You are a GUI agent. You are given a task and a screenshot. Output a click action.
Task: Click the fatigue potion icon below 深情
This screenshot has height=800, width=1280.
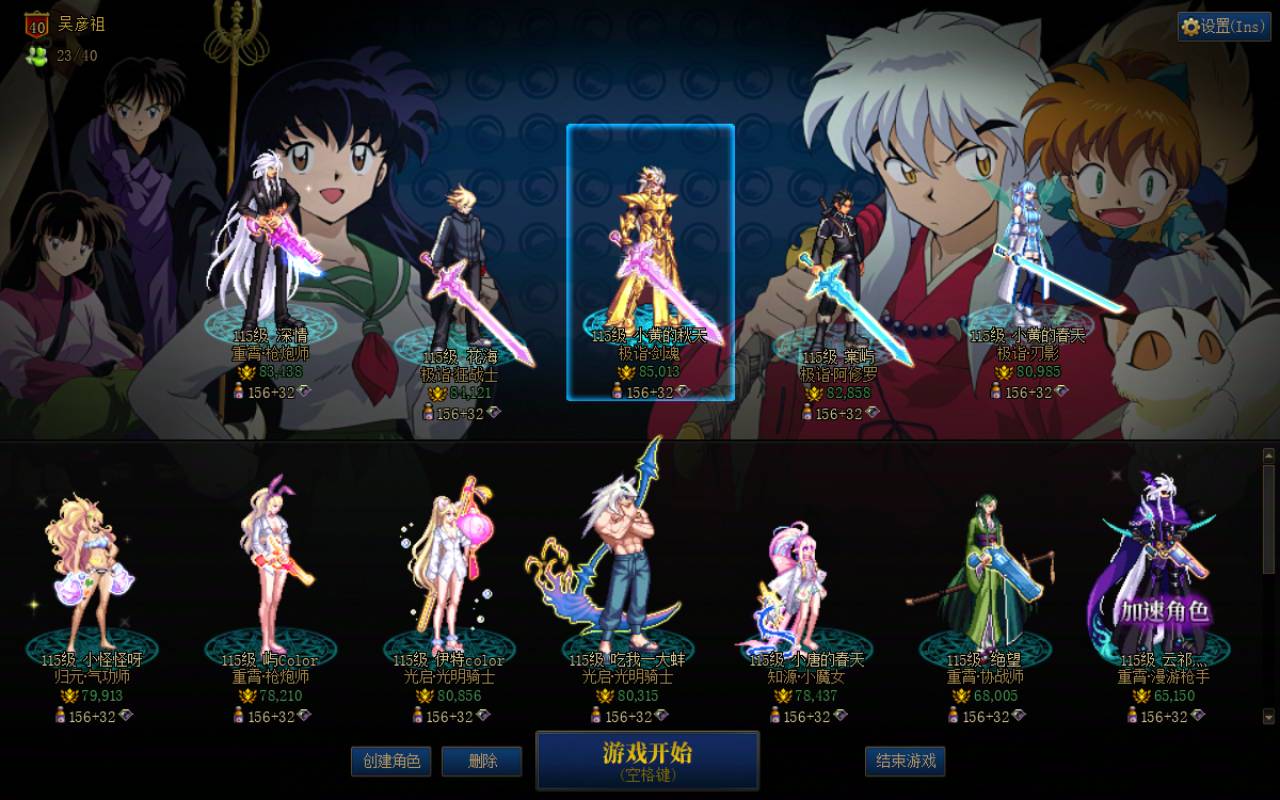click(x=239, y=391)
